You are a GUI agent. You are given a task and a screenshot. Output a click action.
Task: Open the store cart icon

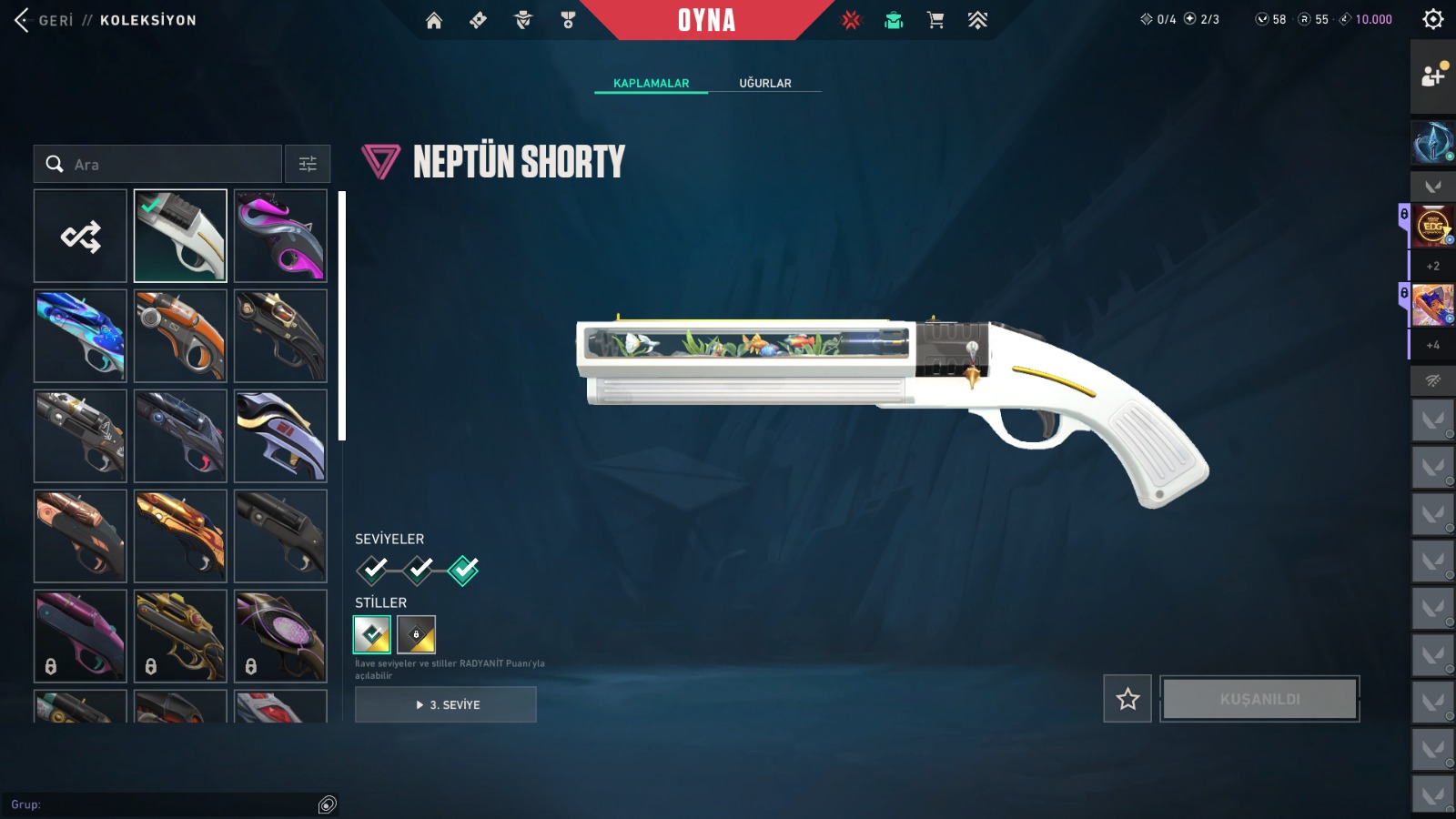click(x=935, y=20)
